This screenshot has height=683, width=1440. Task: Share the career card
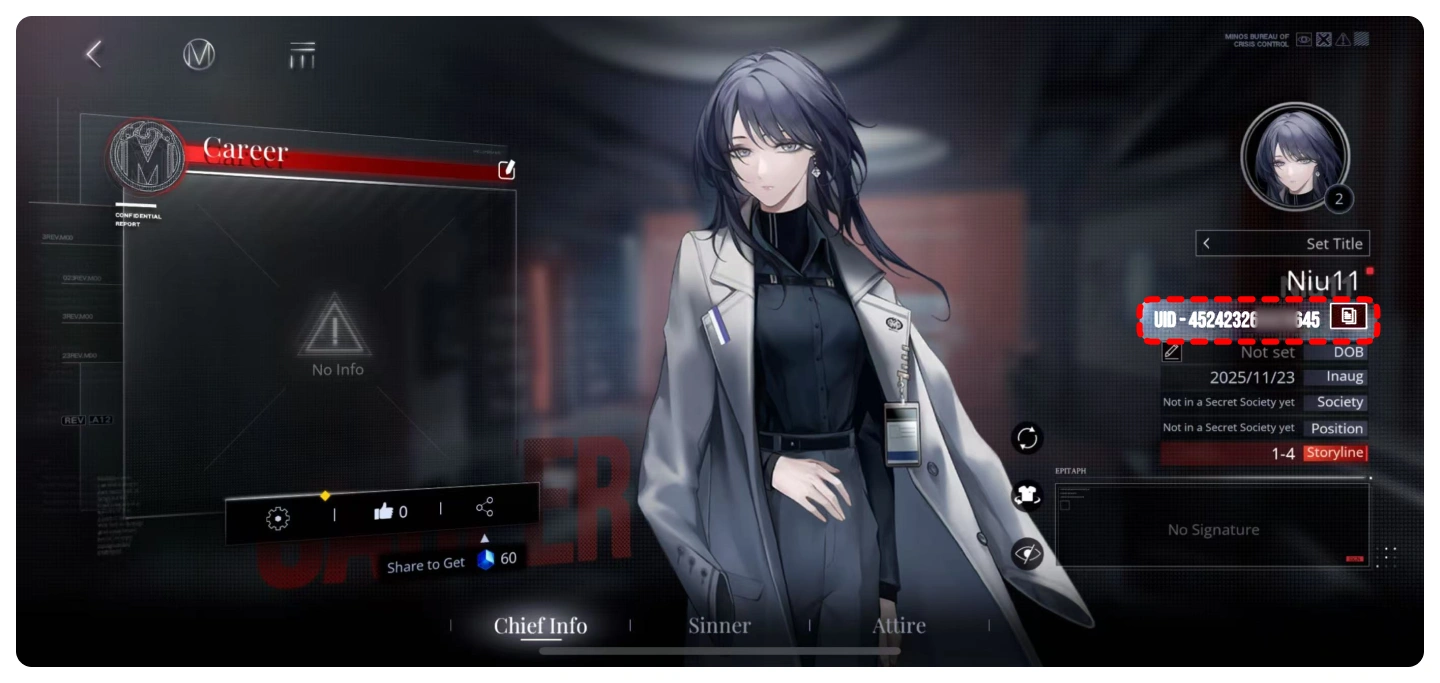coord(485,507)
